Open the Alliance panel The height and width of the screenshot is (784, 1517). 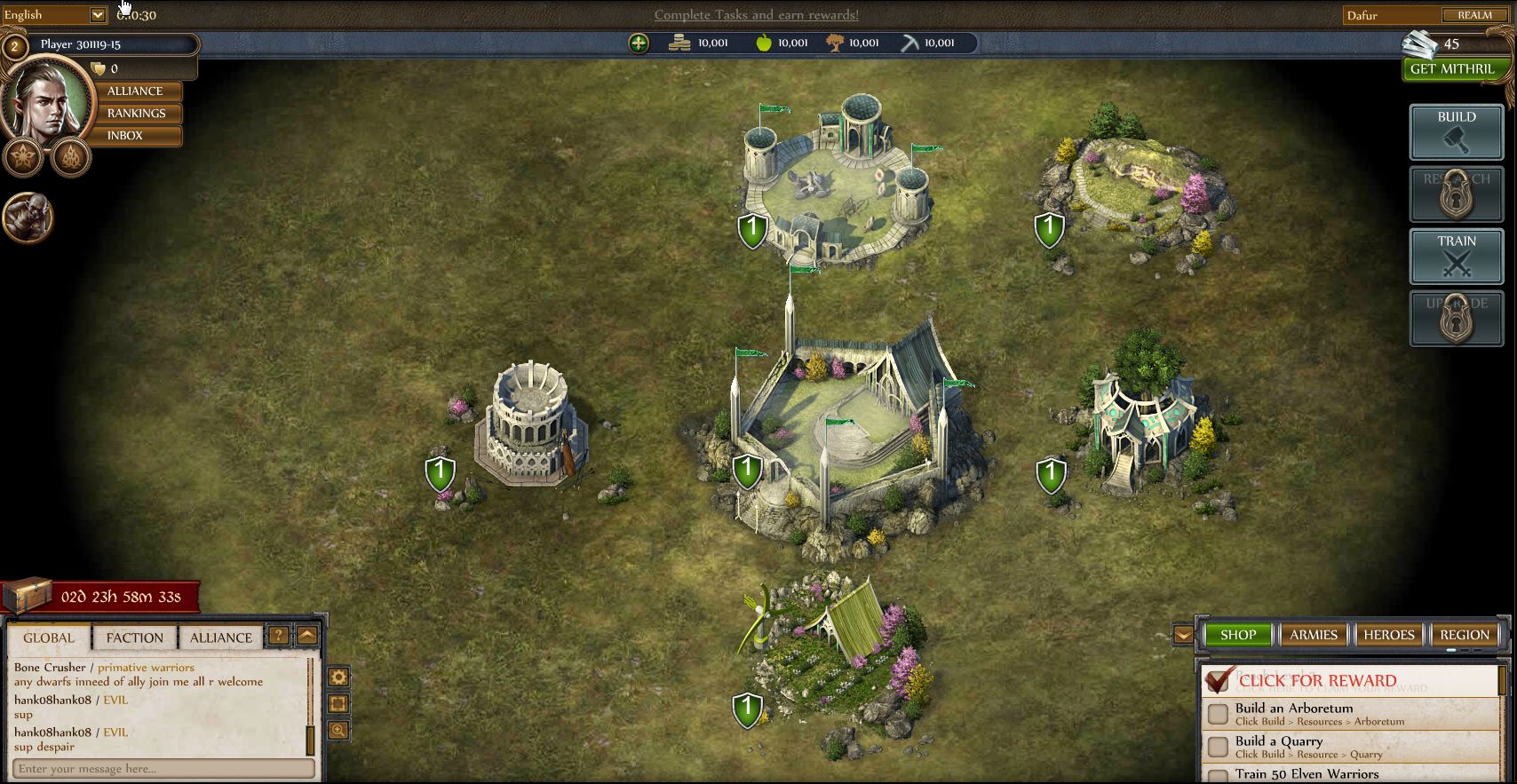135,91
